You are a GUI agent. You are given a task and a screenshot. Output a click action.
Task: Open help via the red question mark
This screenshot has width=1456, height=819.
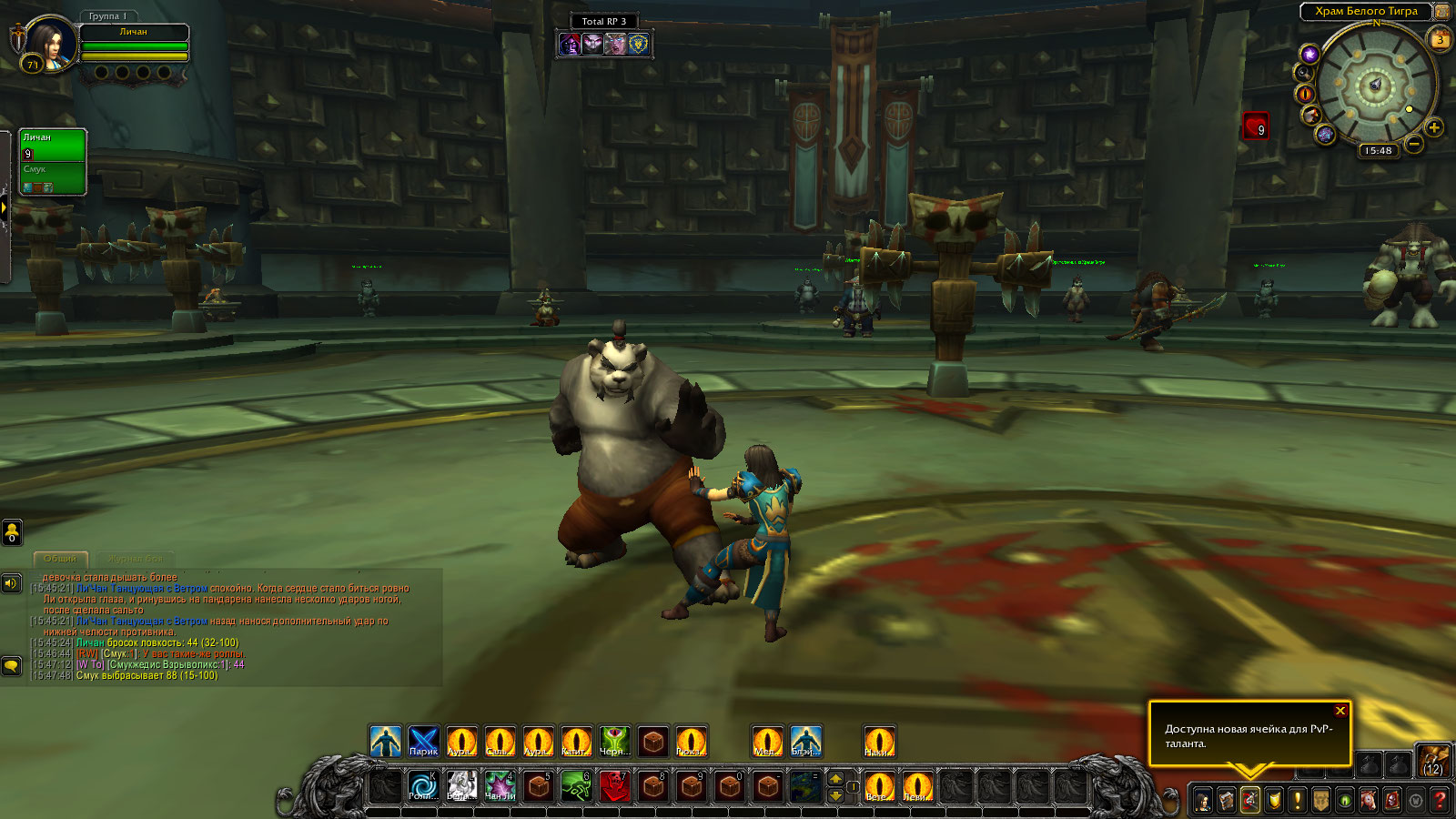tap(1440, 801)
